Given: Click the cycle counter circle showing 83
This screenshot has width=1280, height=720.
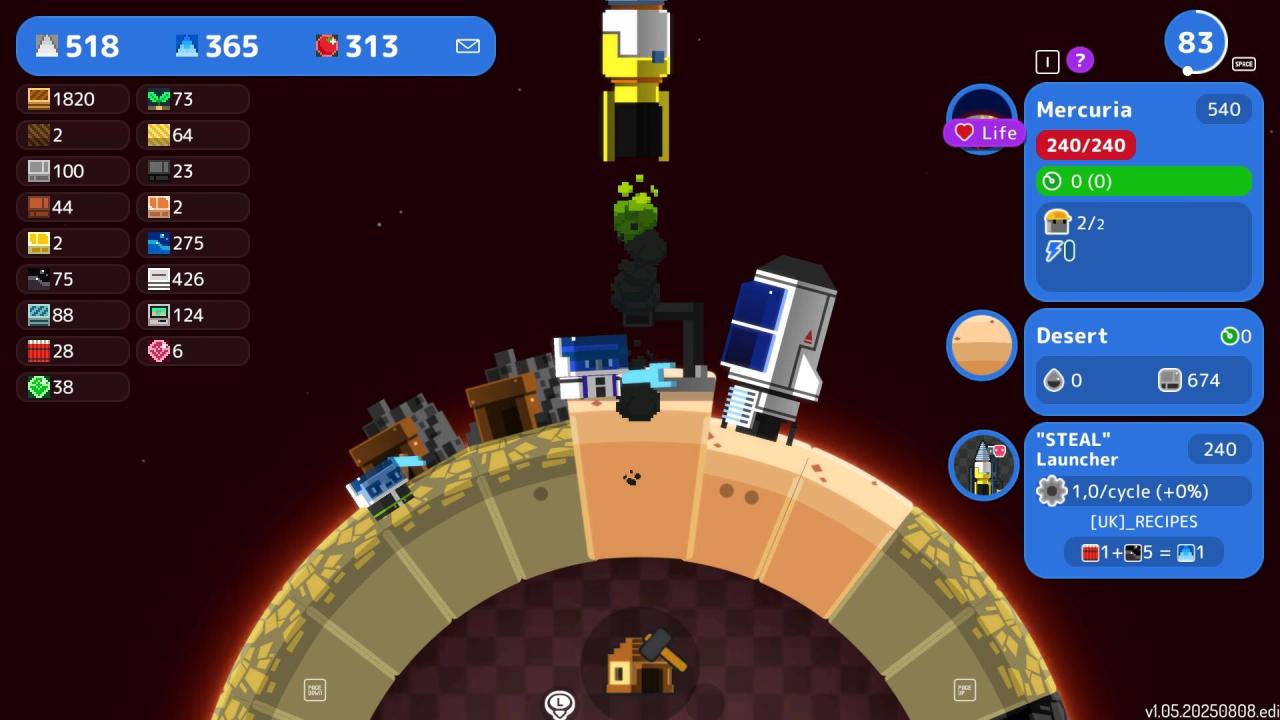Looking at the screenshot, I should [x=1195, y=43].
